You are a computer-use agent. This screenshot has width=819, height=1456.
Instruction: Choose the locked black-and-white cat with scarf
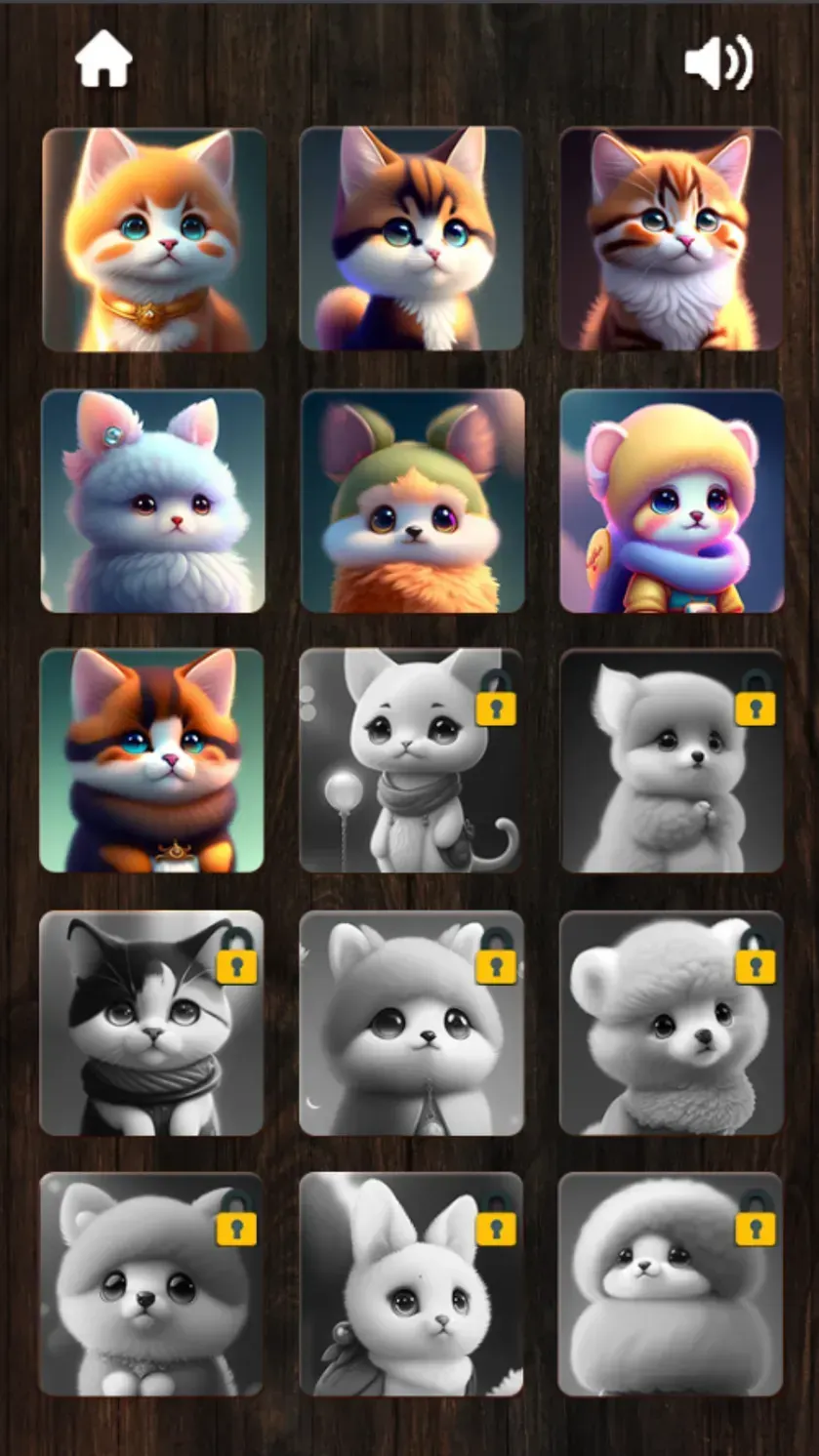(x=151, y=1023)
